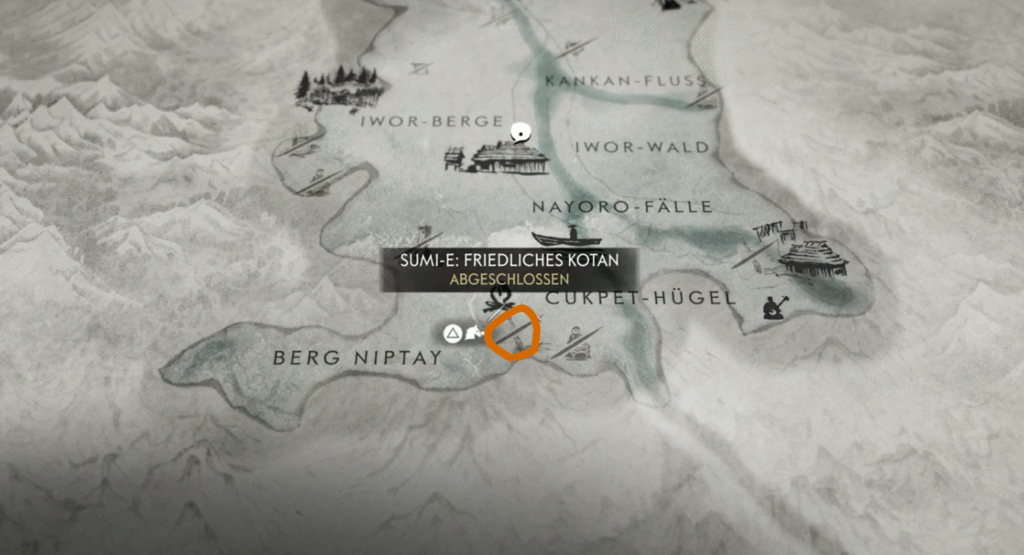Select the white speech-bubble marker near Iwor-Berge
This screenshot has height=555, width=1024.
click(519, 132)
